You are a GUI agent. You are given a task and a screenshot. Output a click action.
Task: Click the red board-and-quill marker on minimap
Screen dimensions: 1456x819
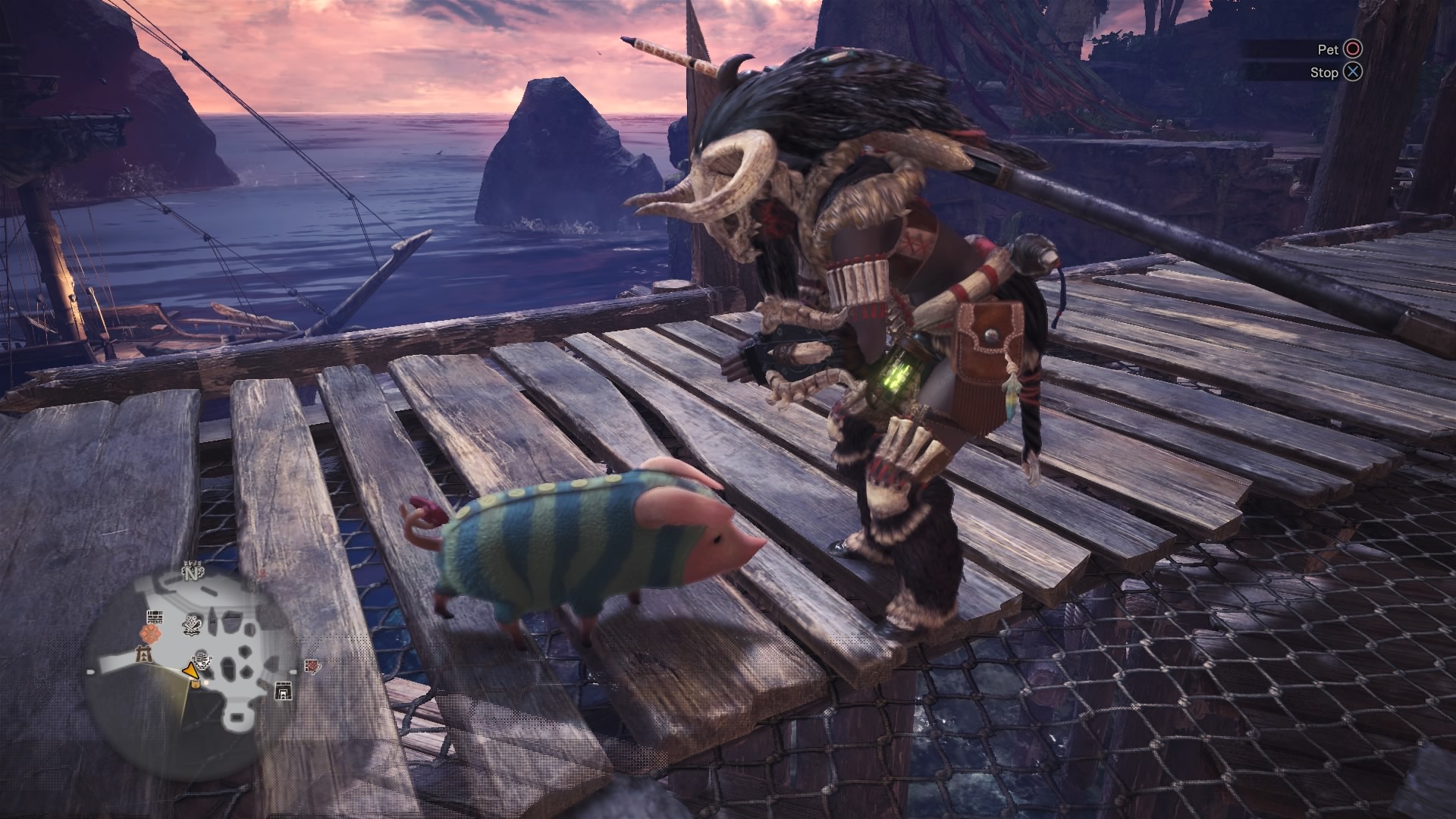tap(311, 666)
